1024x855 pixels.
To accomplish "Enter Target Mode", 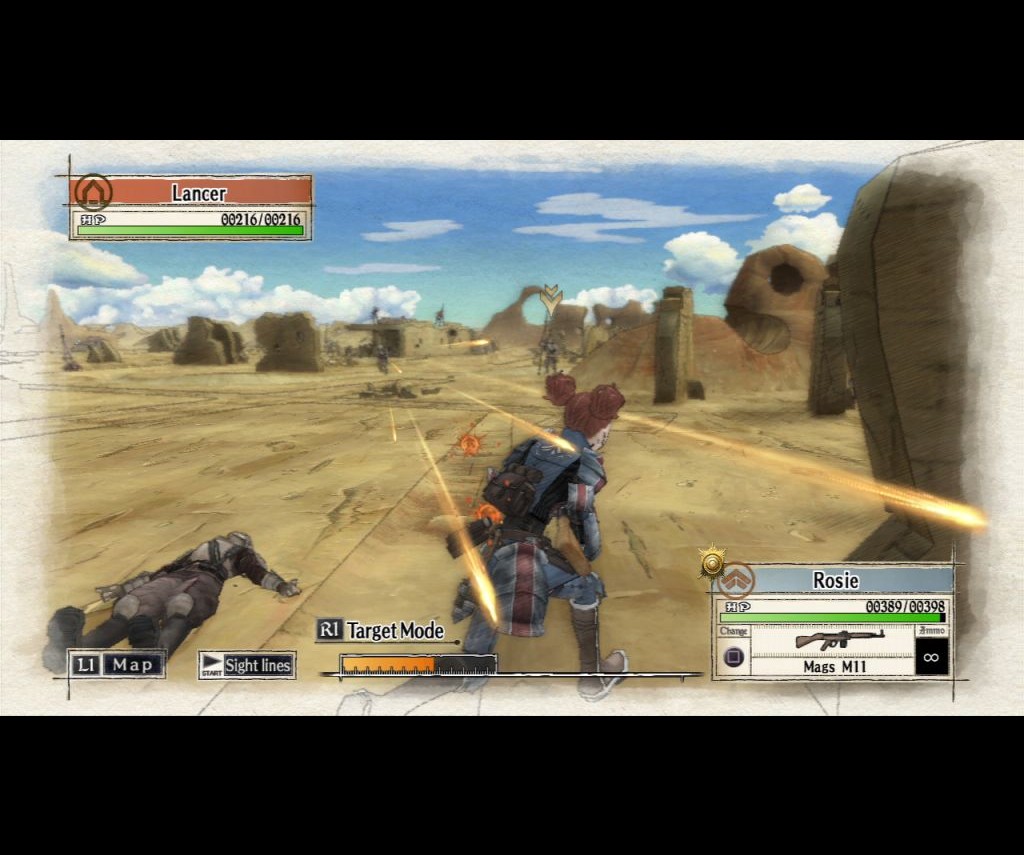I will (x=381, y=630).
